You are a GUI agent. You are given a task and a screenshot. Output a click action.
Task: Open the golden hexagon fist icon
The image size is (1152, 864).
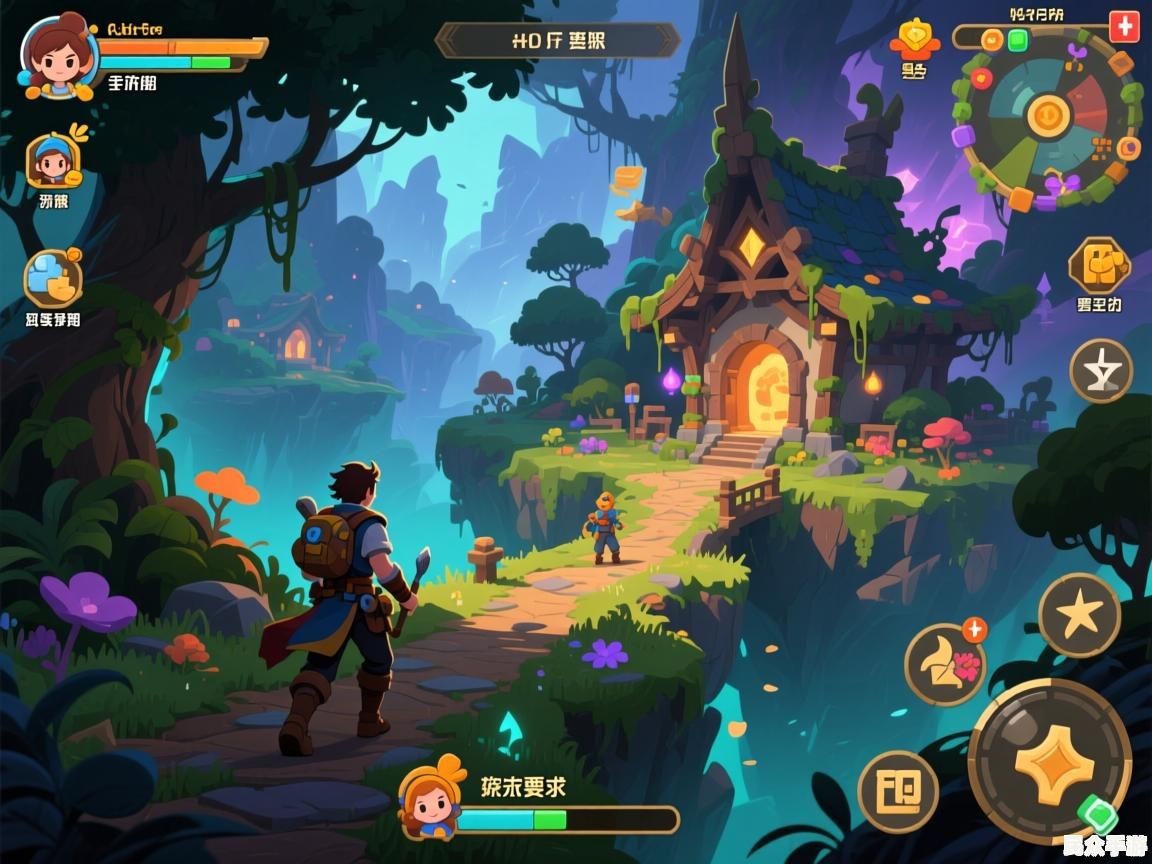(x=1099, y=265)
